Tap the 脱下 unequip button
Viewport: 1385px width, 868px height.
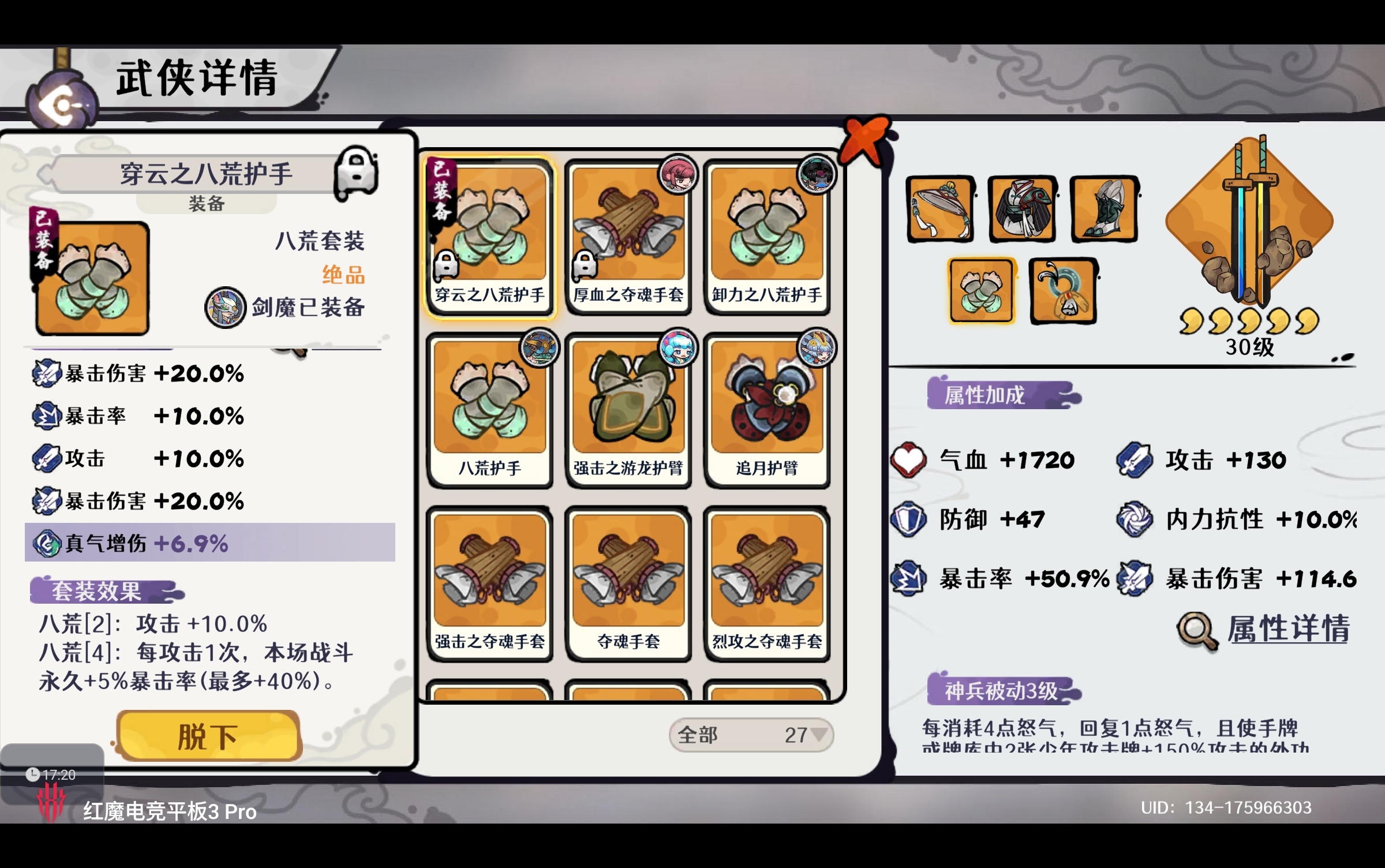208,736
